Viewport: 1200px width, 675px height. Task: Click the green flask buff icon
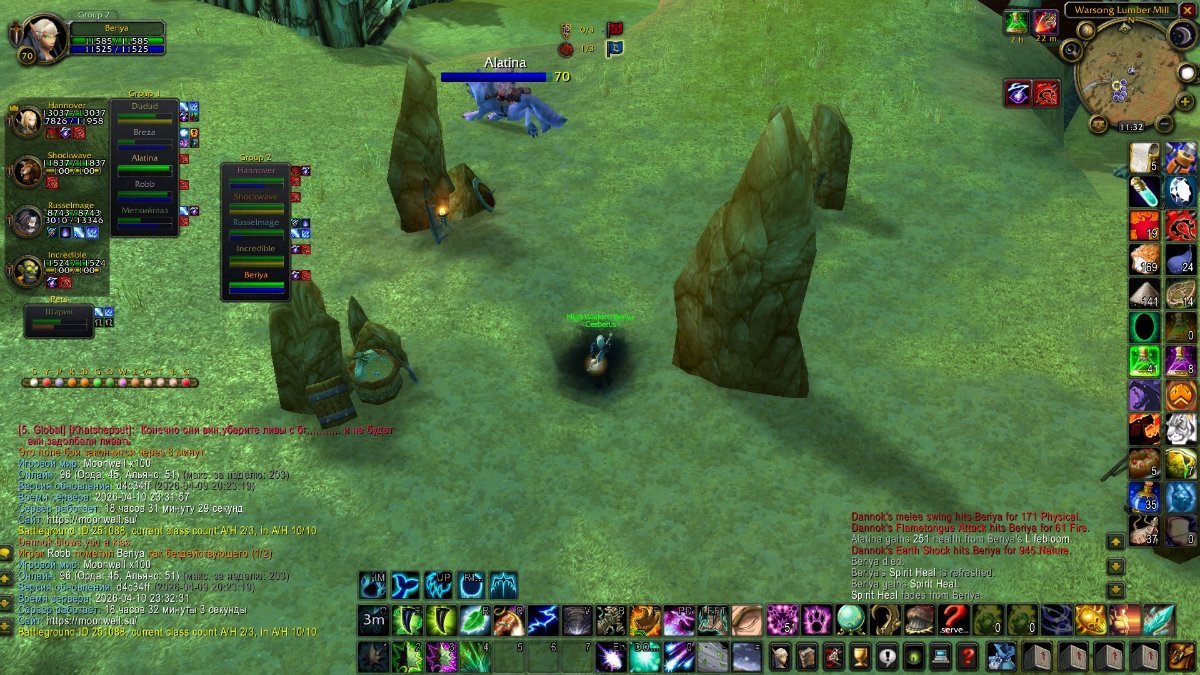pos(1017,22)
